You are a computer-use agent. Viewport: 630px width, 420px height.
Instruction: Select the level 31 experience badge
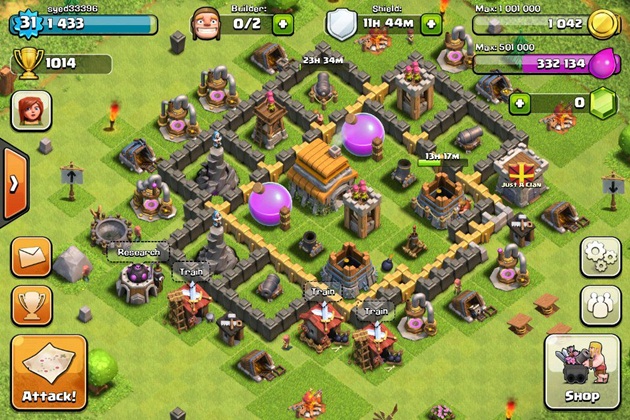(27, 22)
